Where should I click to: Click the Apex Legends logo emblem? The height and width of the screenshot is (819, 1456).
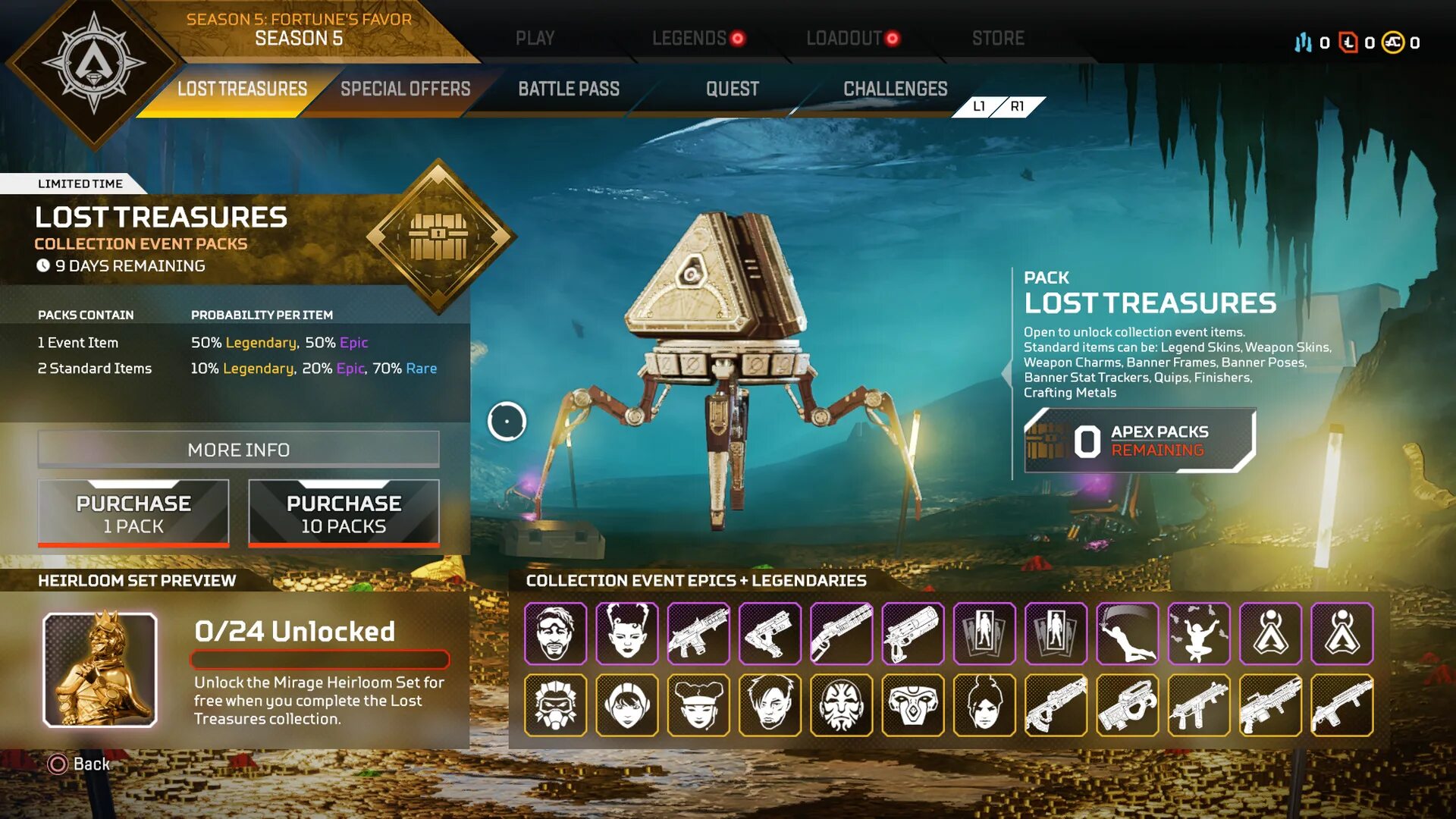[93, 64]
